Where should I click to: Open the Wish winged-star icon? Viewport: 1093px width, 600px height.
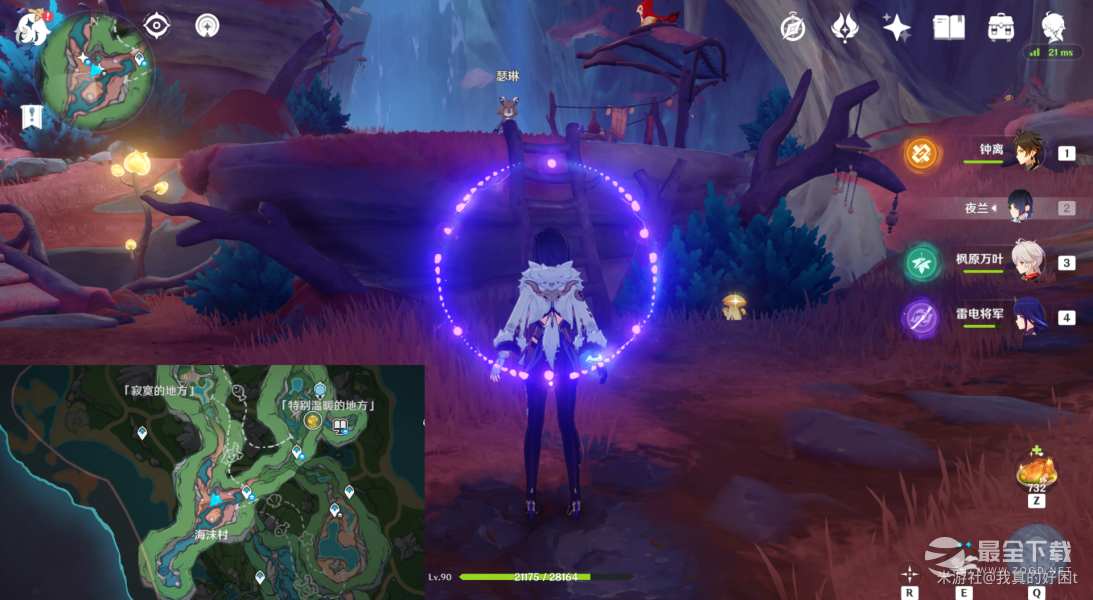(x=845, y=27)
